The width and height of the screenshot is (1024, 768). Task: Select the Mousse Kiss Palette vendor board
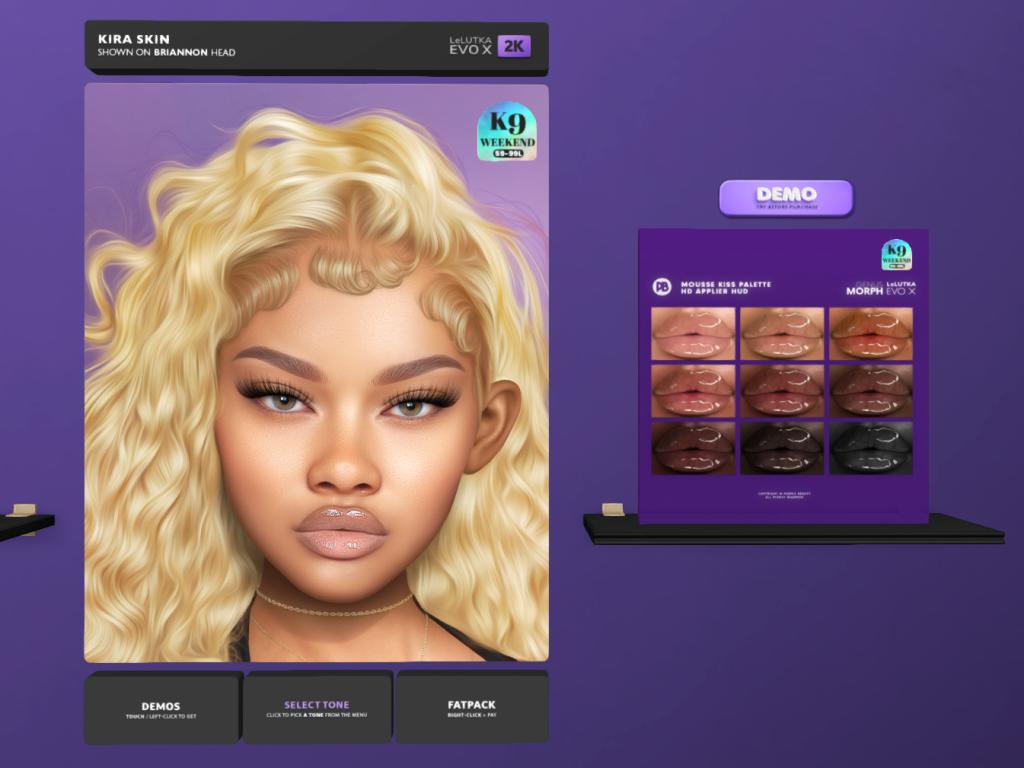782,375
